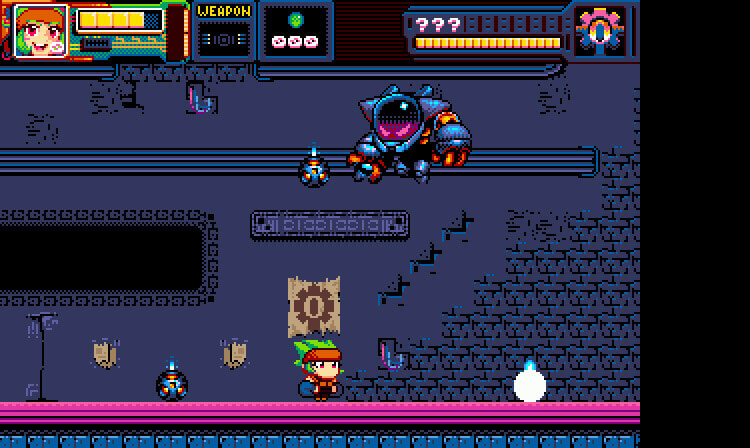The image size is (750, 448).
Task: Click the red-haired girl player portrait
Action: pyautogui.click(x=40, y=31)
